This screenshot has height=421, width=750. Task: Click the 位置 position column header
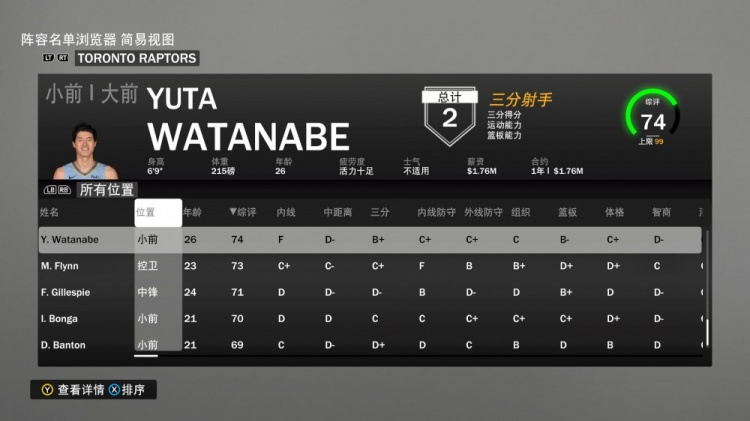[146, 212]
